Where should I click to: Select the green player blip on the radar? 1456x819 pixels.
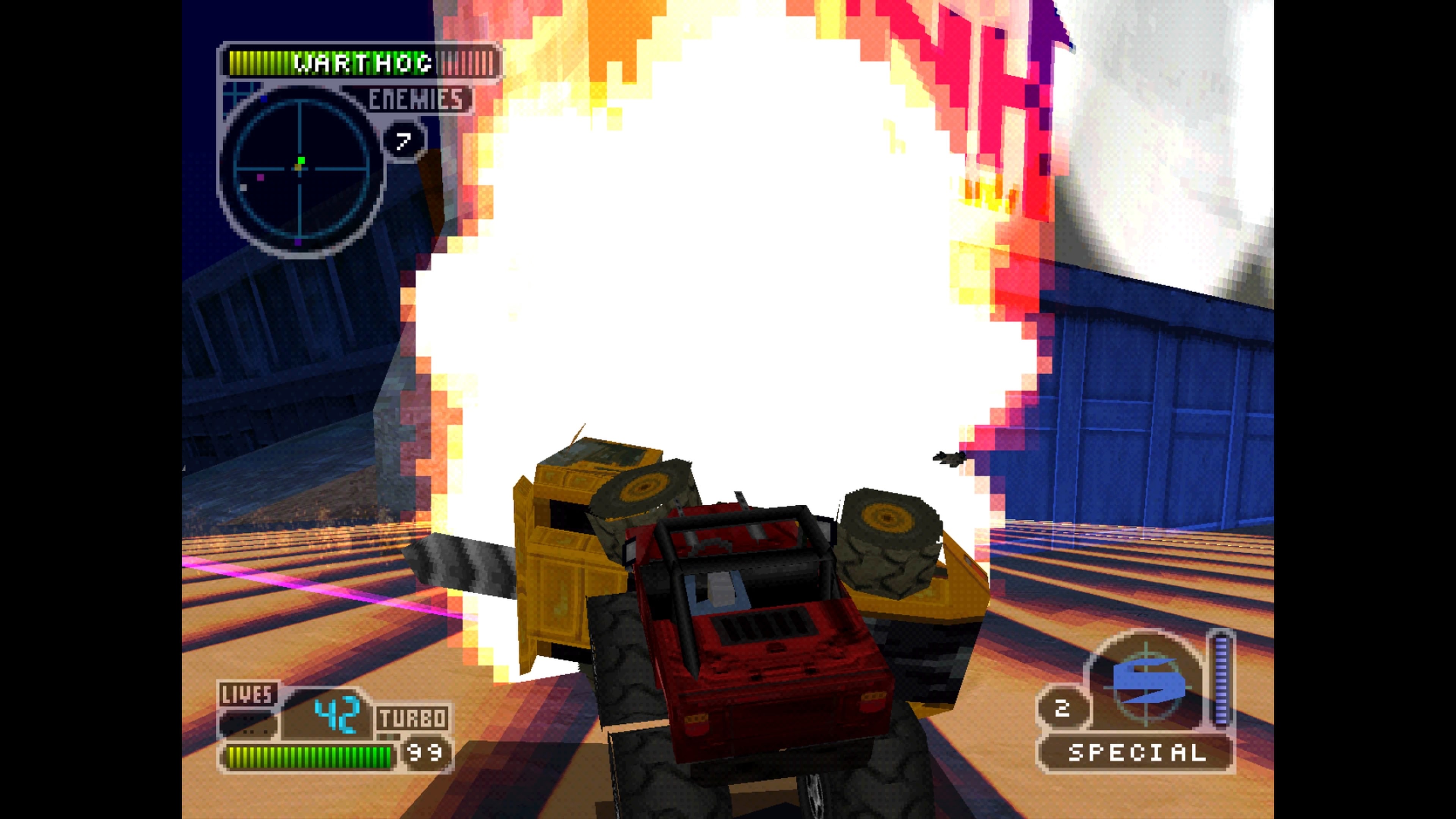(x=301, y=161)
